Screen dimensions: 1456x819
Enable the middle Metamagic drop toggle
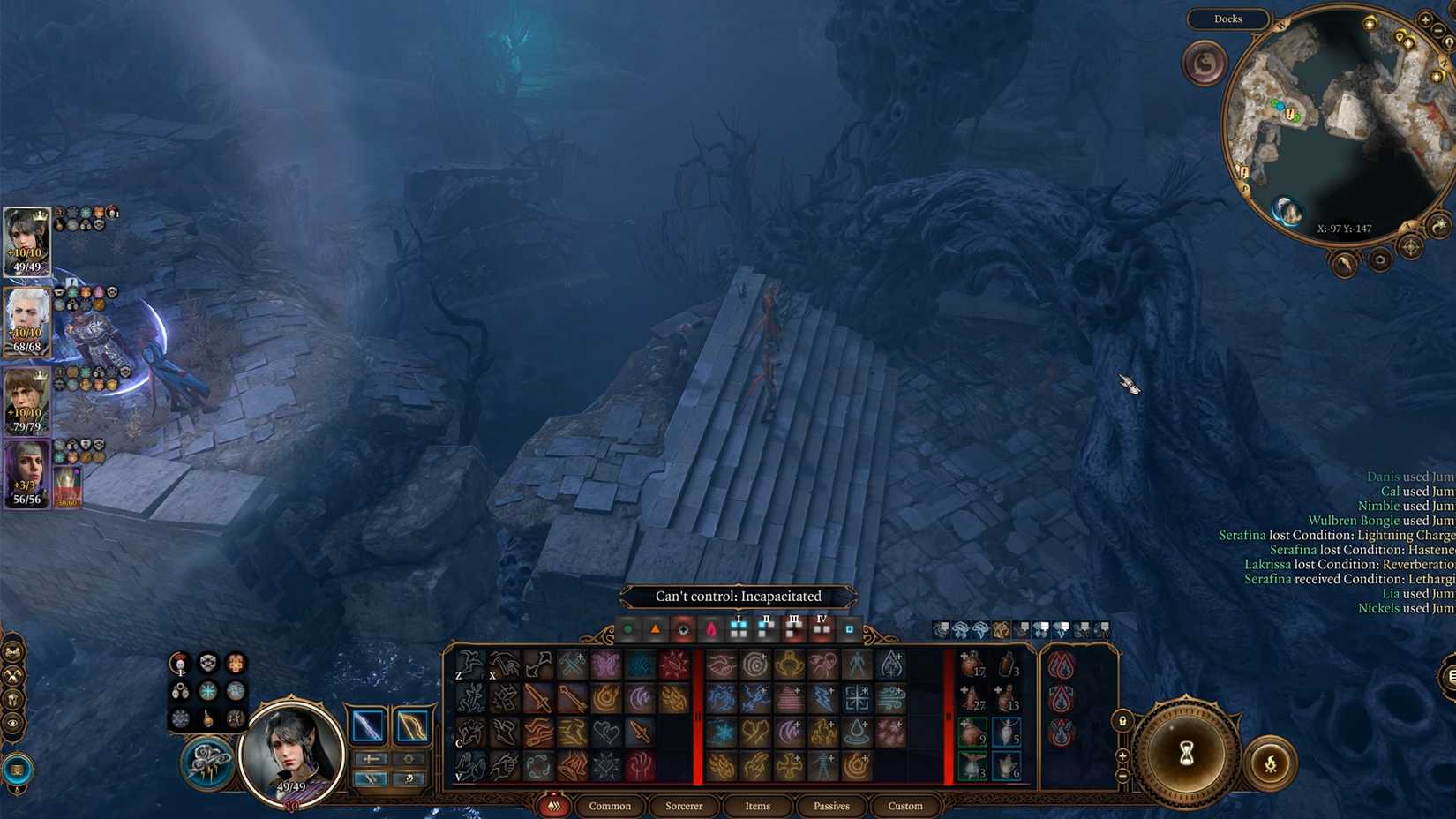pos(1060,697)
